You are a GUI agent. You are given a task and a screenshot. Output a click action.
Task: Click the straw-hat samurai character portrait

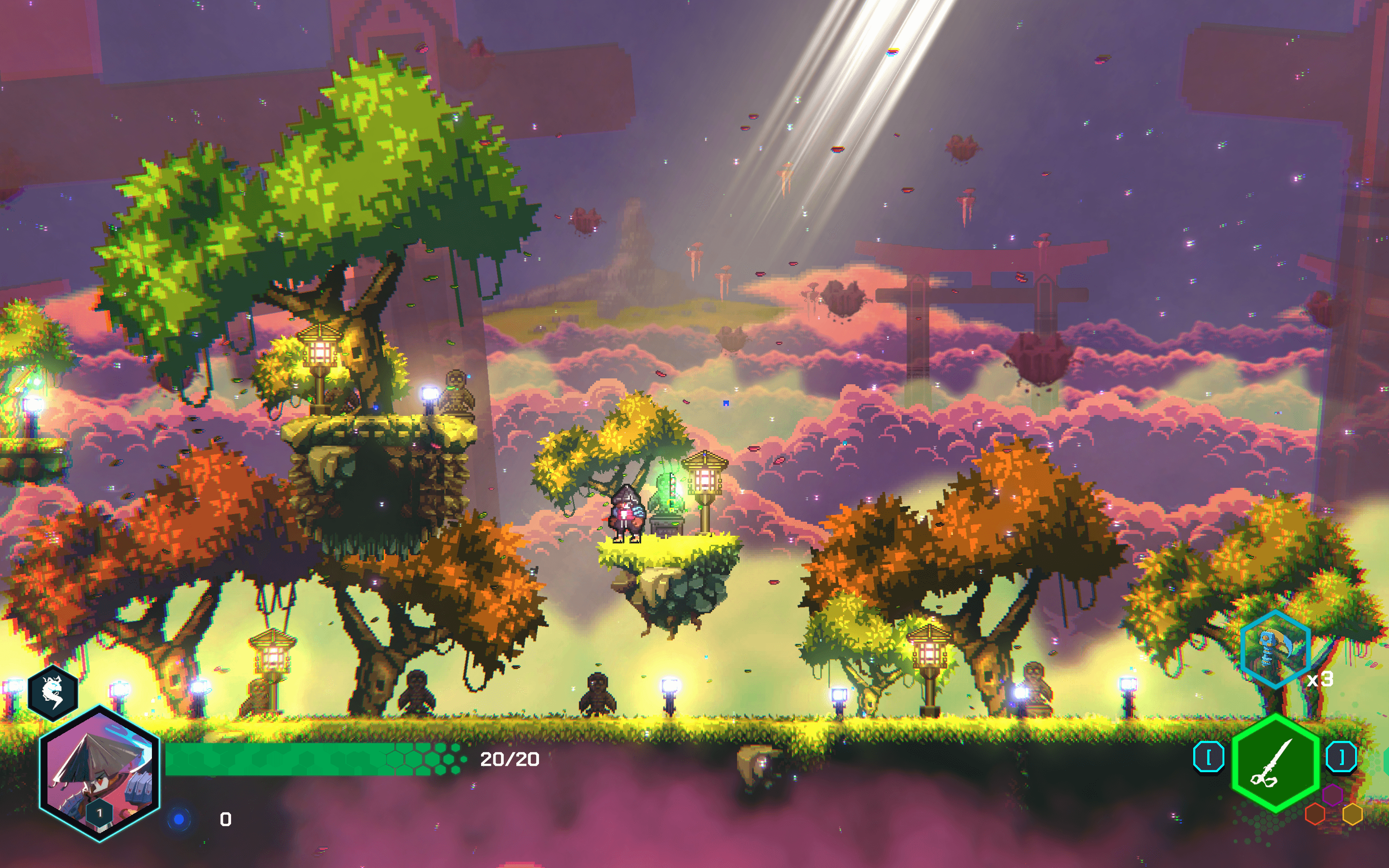click(x=99, y=773)
